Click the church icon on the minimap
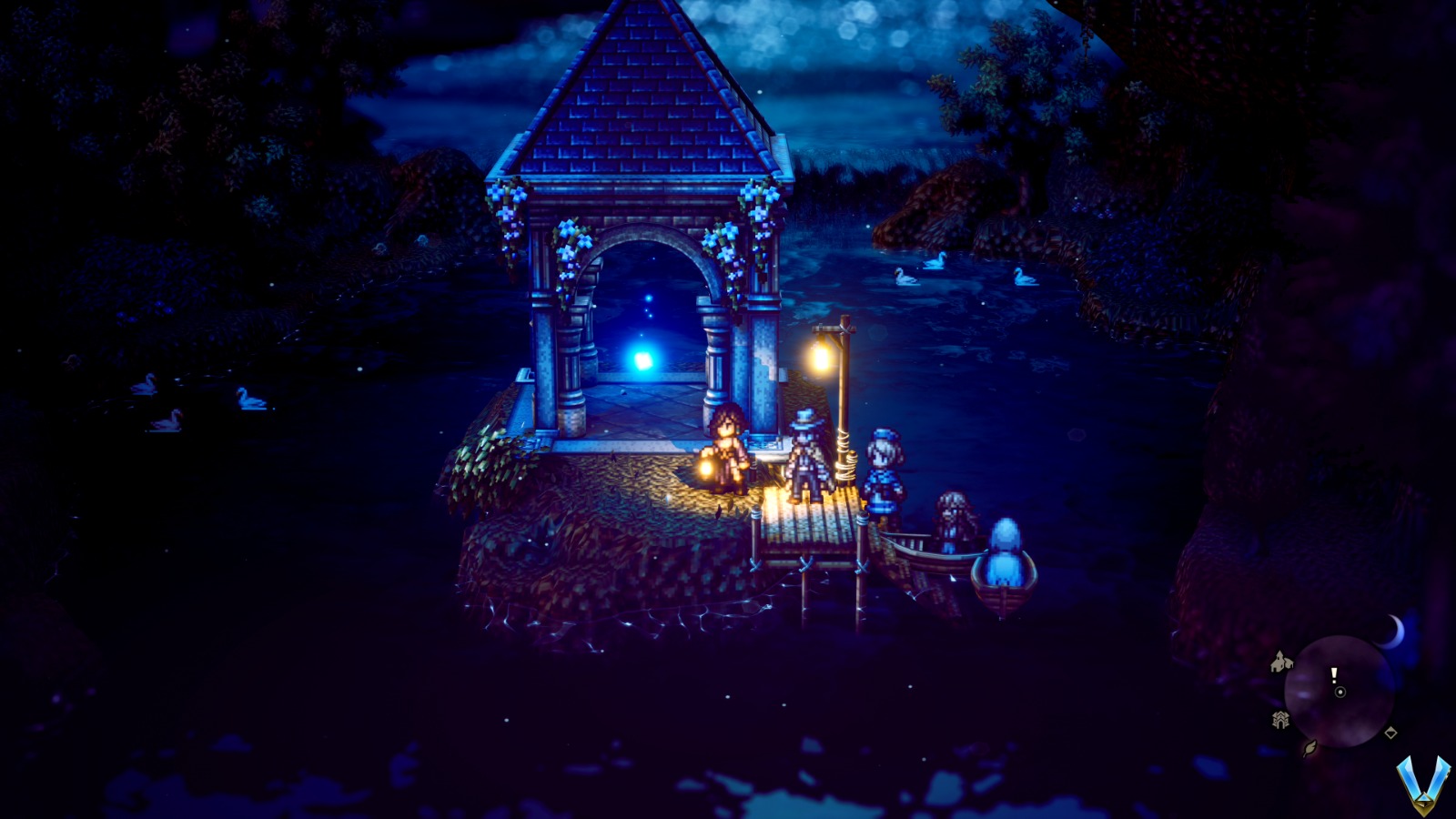The height and width of the screenshot is (819, 1456). point(1281,661)
